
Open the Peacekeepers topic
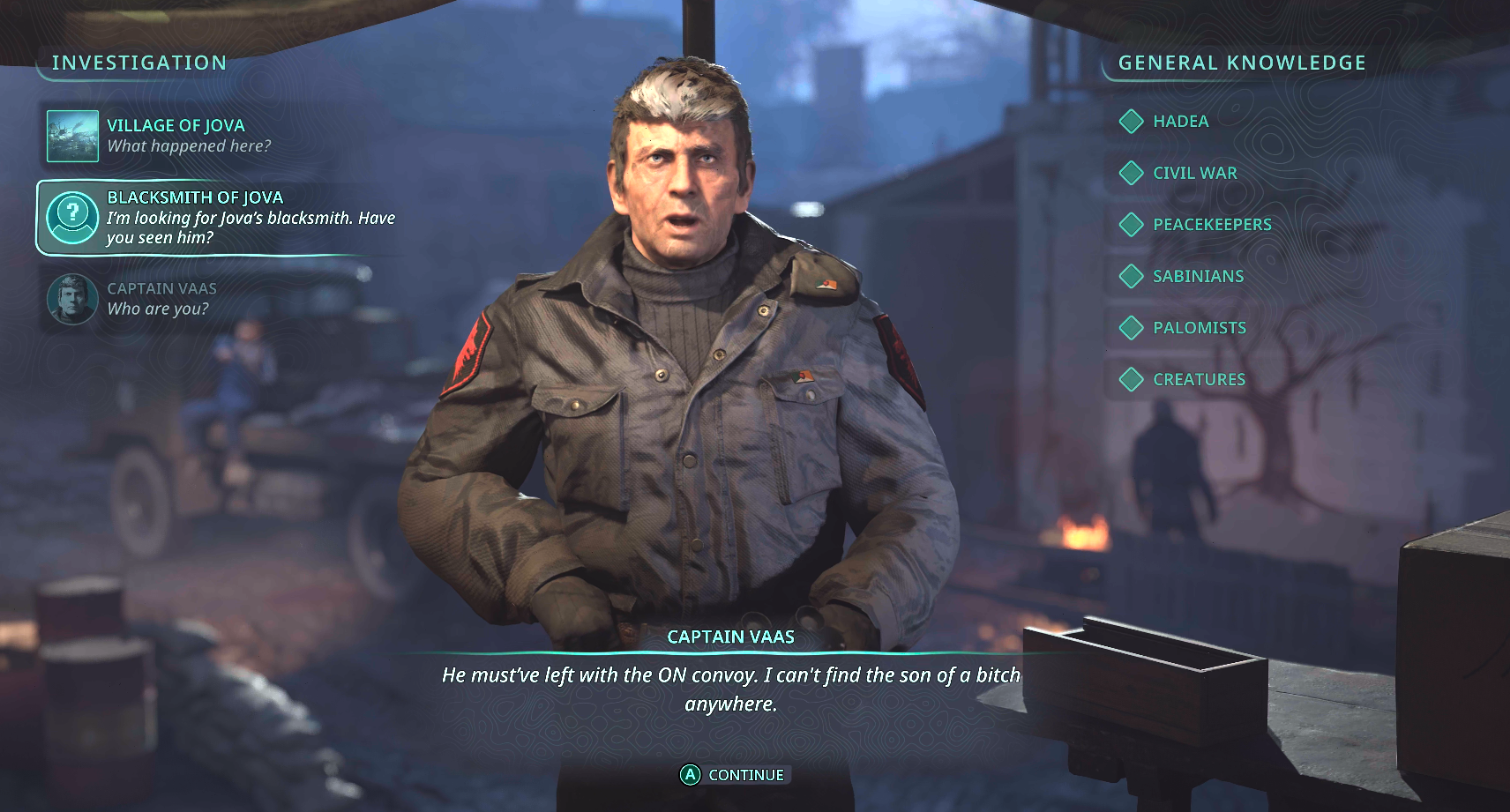pyautogui.click(x=1211, y=225)
